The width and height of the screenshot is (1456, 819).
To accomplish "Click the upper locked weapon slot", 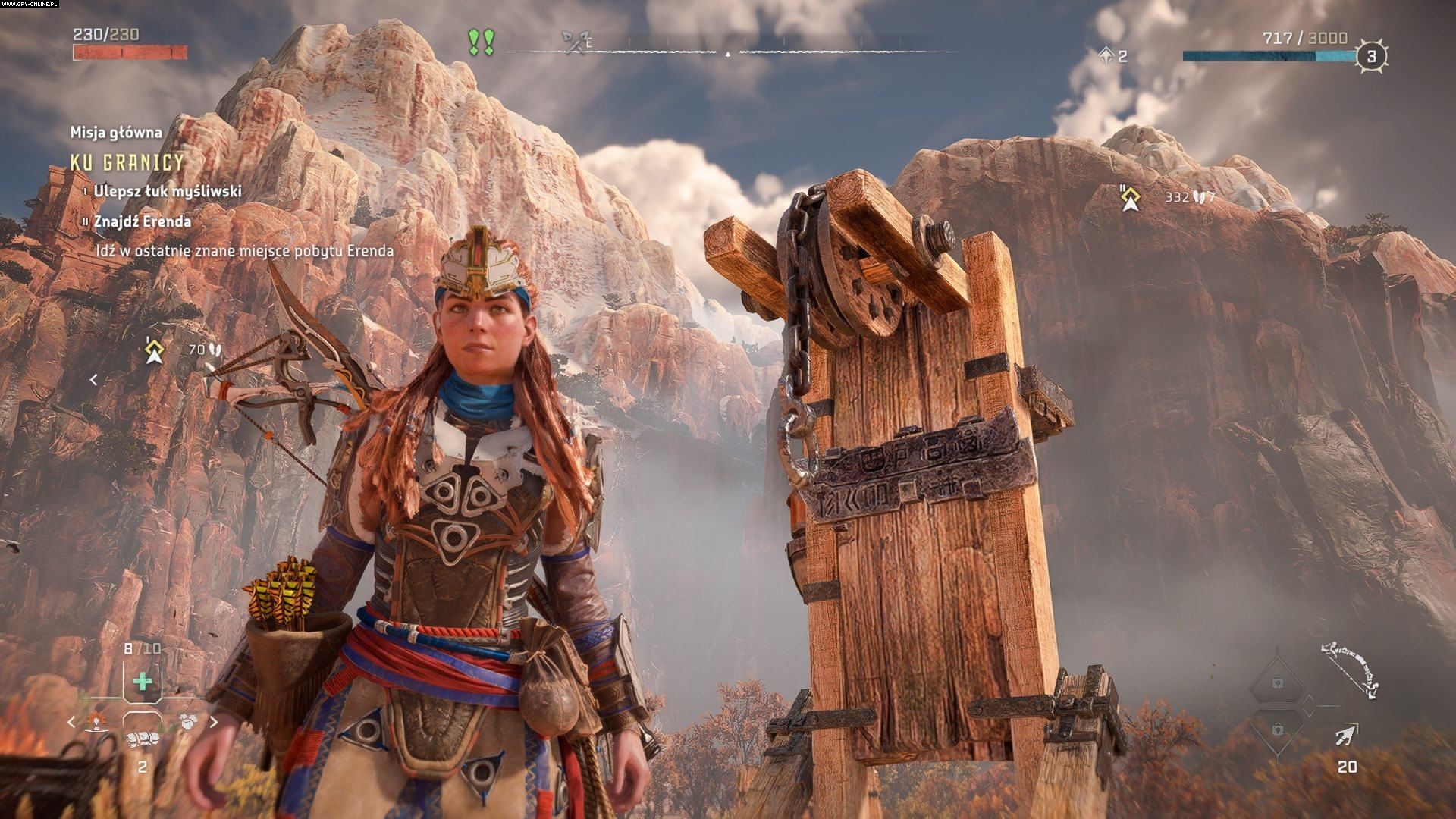I will (1278, 683).
